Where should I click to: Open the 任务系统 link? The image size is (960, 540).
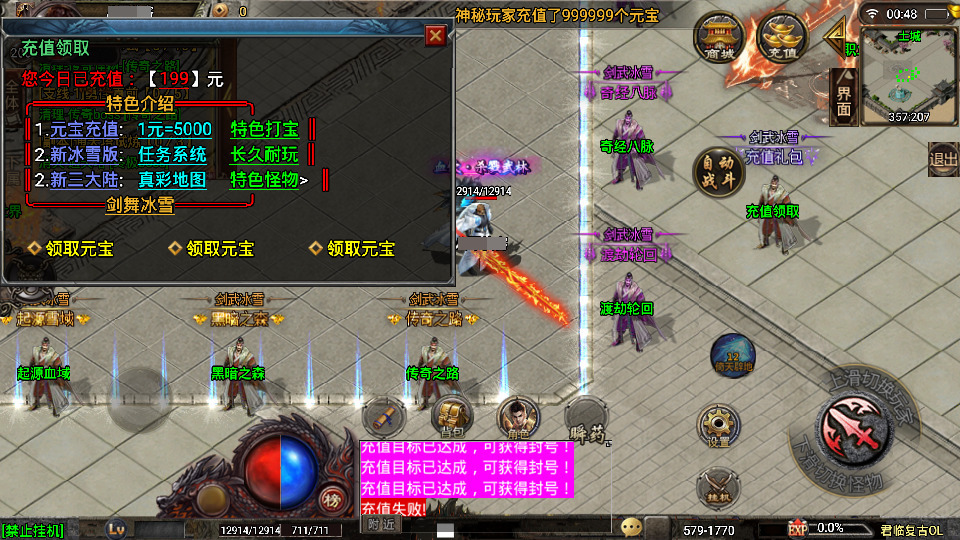[172, 155]
